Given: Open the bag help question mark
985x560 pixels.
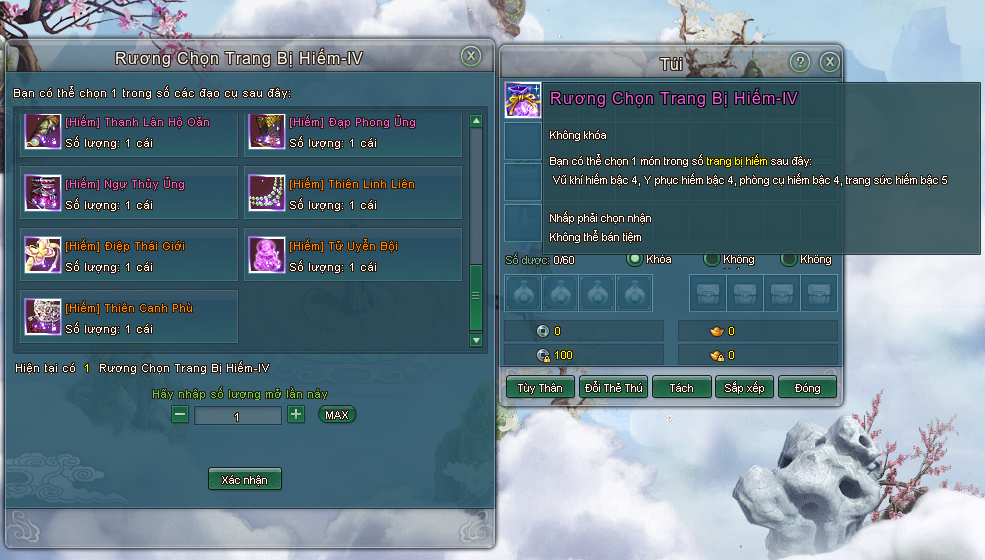Looking at the screenshot, I should click(800, 63).
